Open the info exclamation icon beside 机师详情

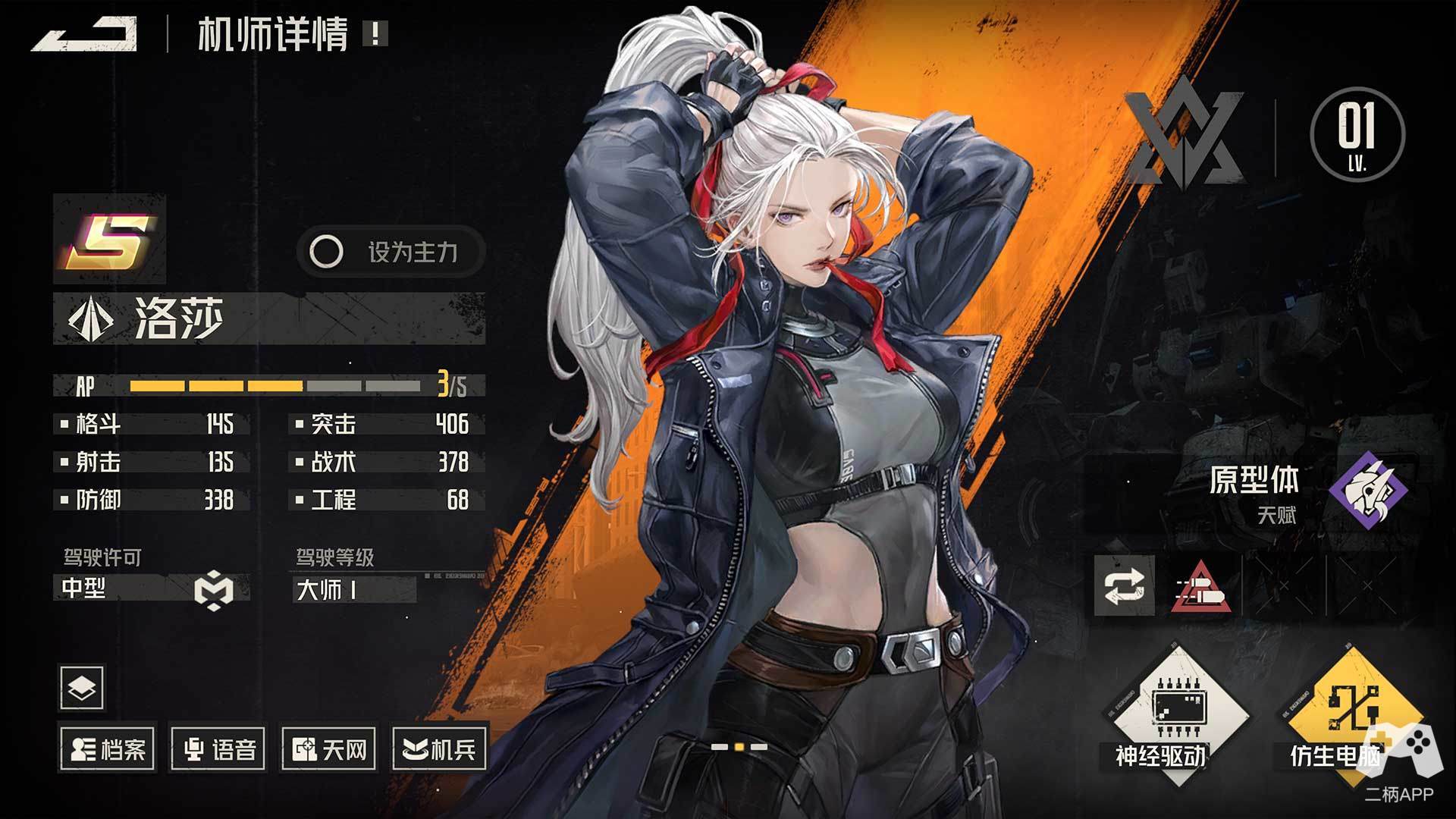pos(375,34)
